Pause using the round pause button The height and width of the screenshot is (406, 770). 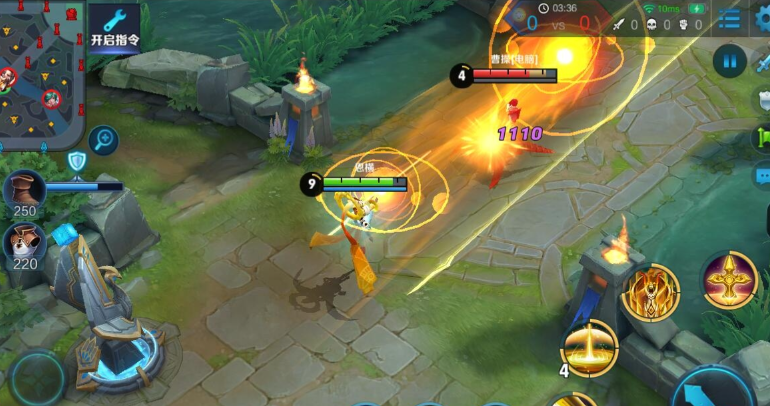pos(730,61)
